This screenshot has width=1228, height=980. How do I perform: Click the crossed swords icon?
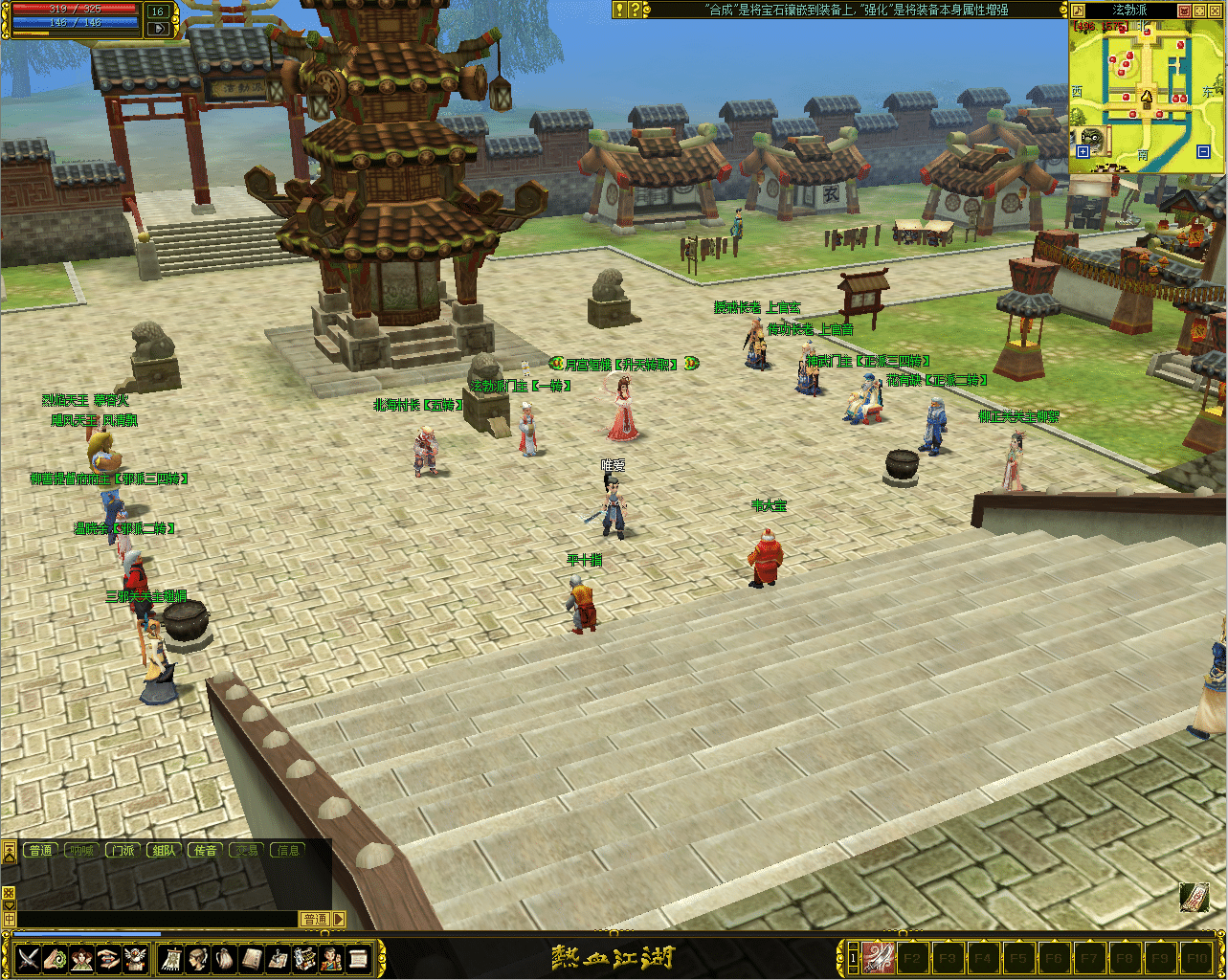[28, 958]
